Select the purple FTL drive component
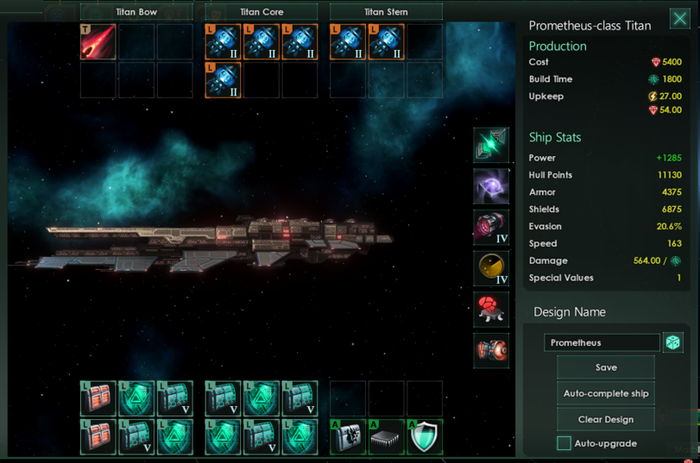Image resolution: width=700 pixels, height=463 pixels. tap(491, 186)
